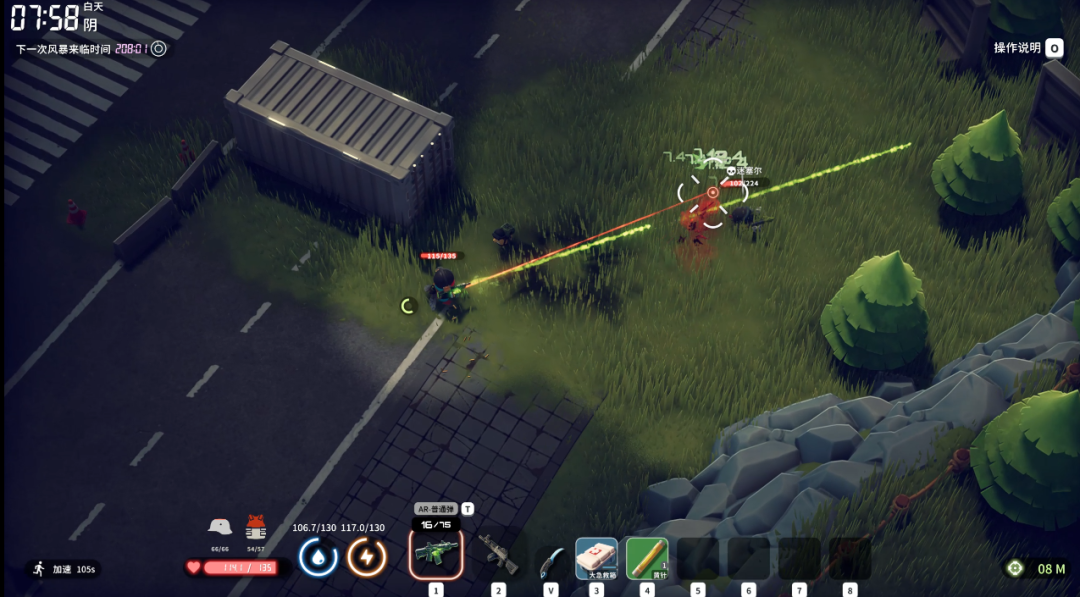
Task: Click the helmet armor icon
Action: point(220,526)
